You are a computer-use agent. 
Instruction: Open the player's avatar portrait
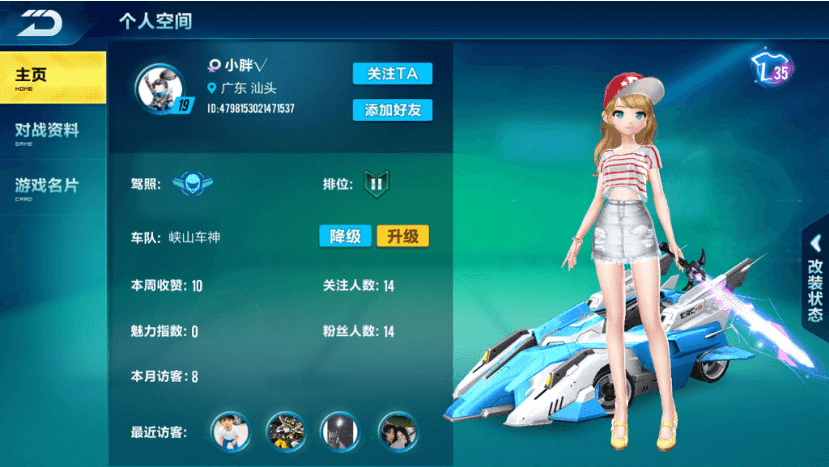160,89
